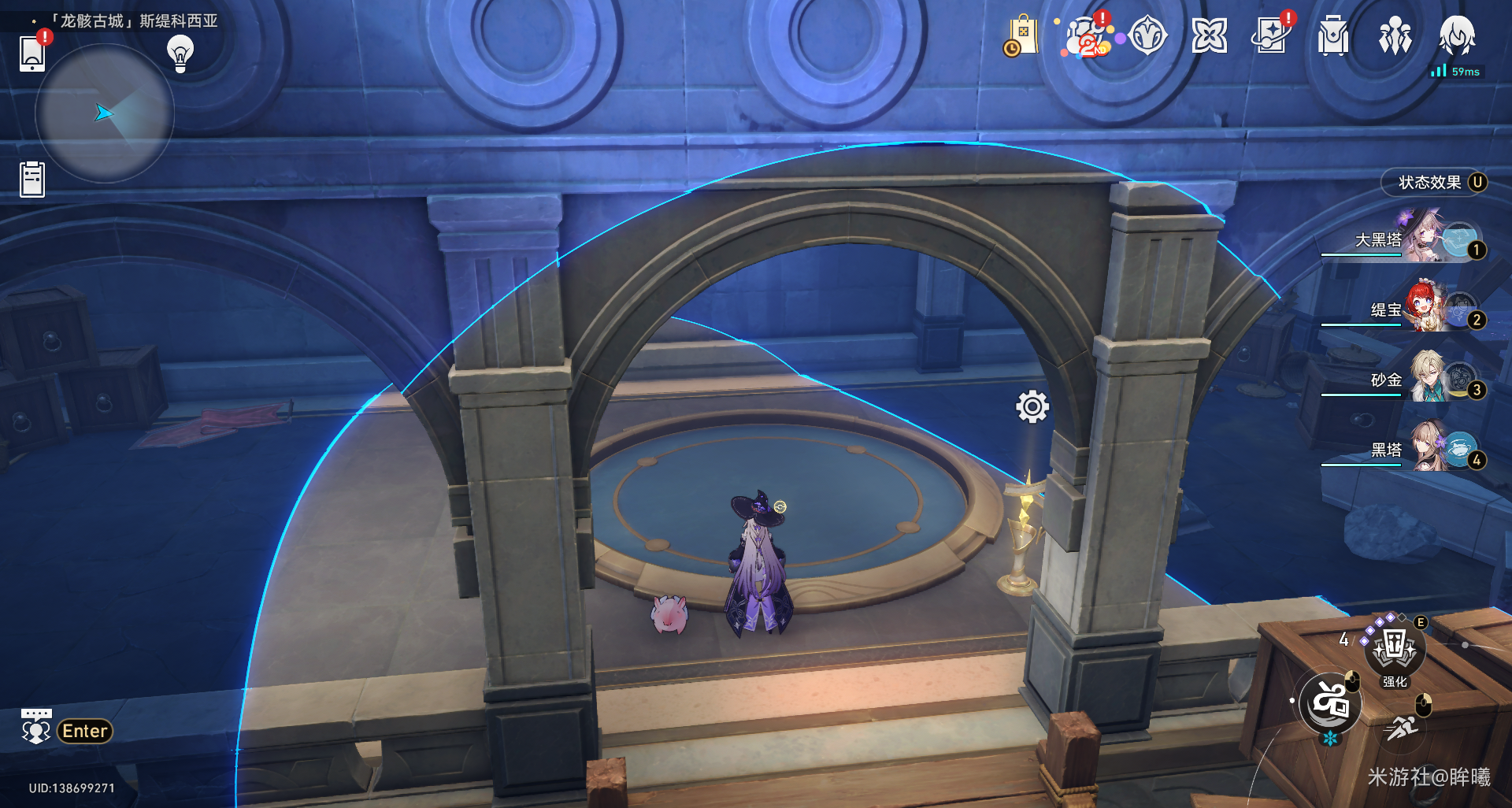Viewport: 1512px width, 808px height.
Task: Switch to party member 缇宝
Action: pyautogui.click(x=1410, y=309)
